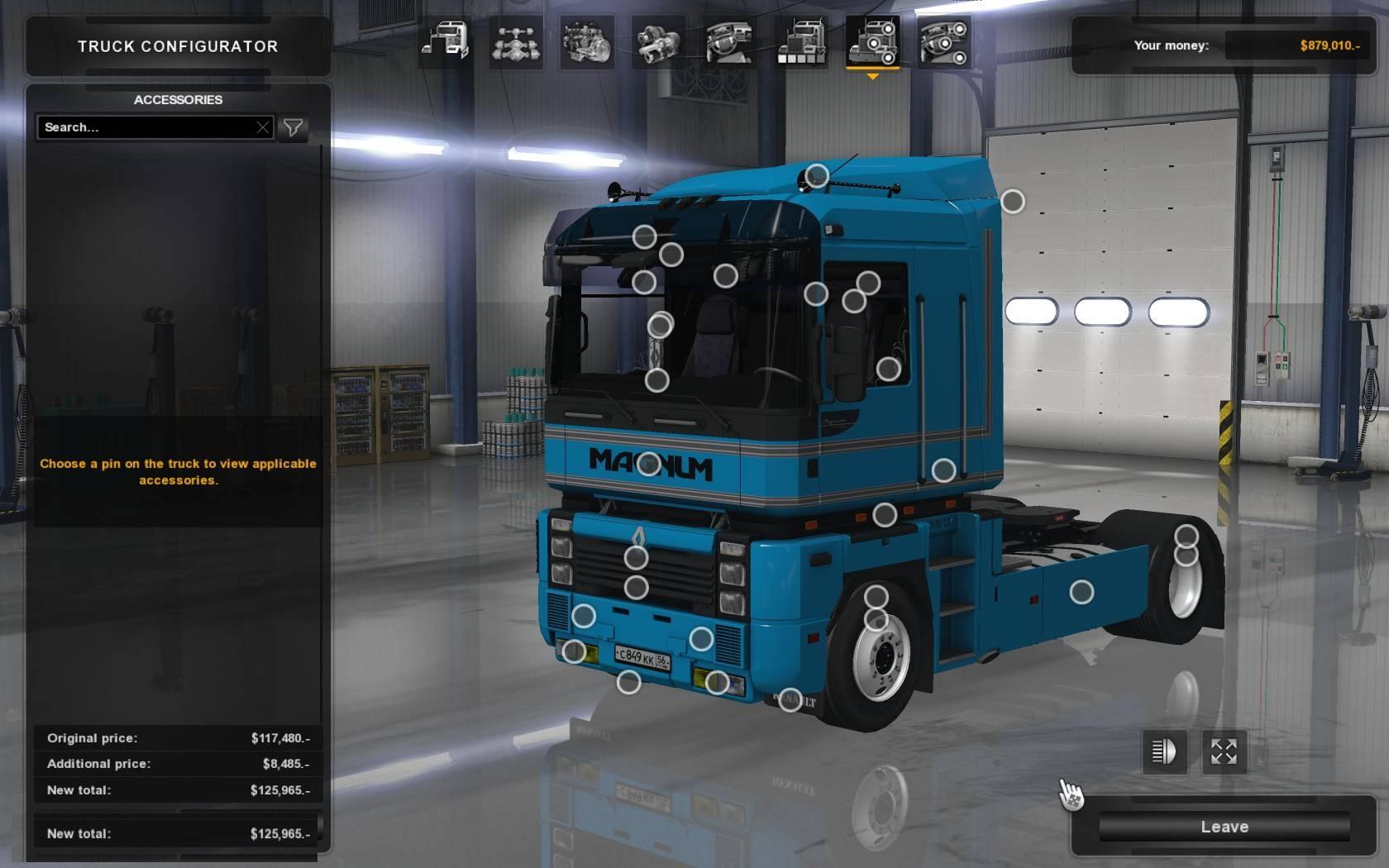1389x868 pixels.
Task: Toggle the truck headlights button
Action: pyautogui.click(x=1164, y=751)
